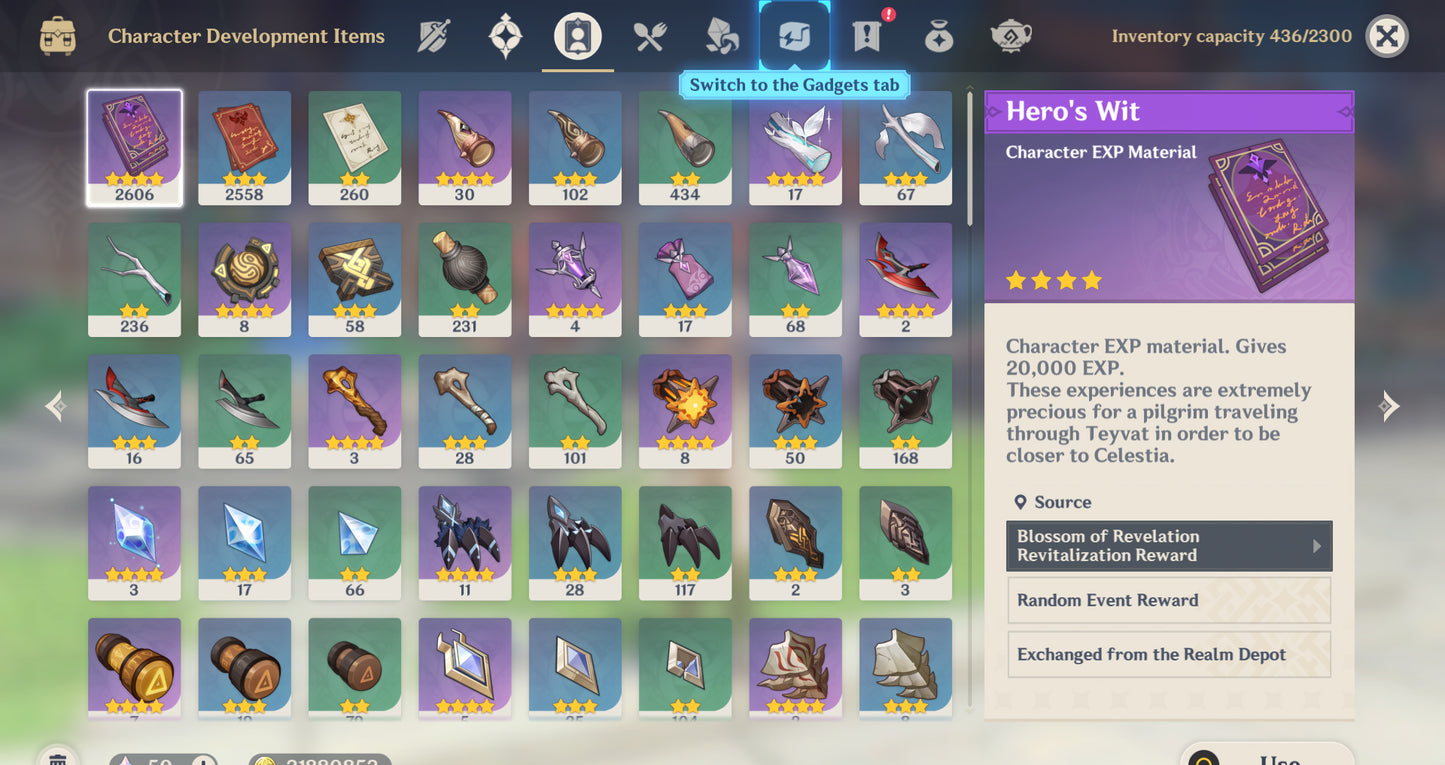Select the Random Event Reward source
This screenshot has height=765, width=1445.
tap(1168, 600)
